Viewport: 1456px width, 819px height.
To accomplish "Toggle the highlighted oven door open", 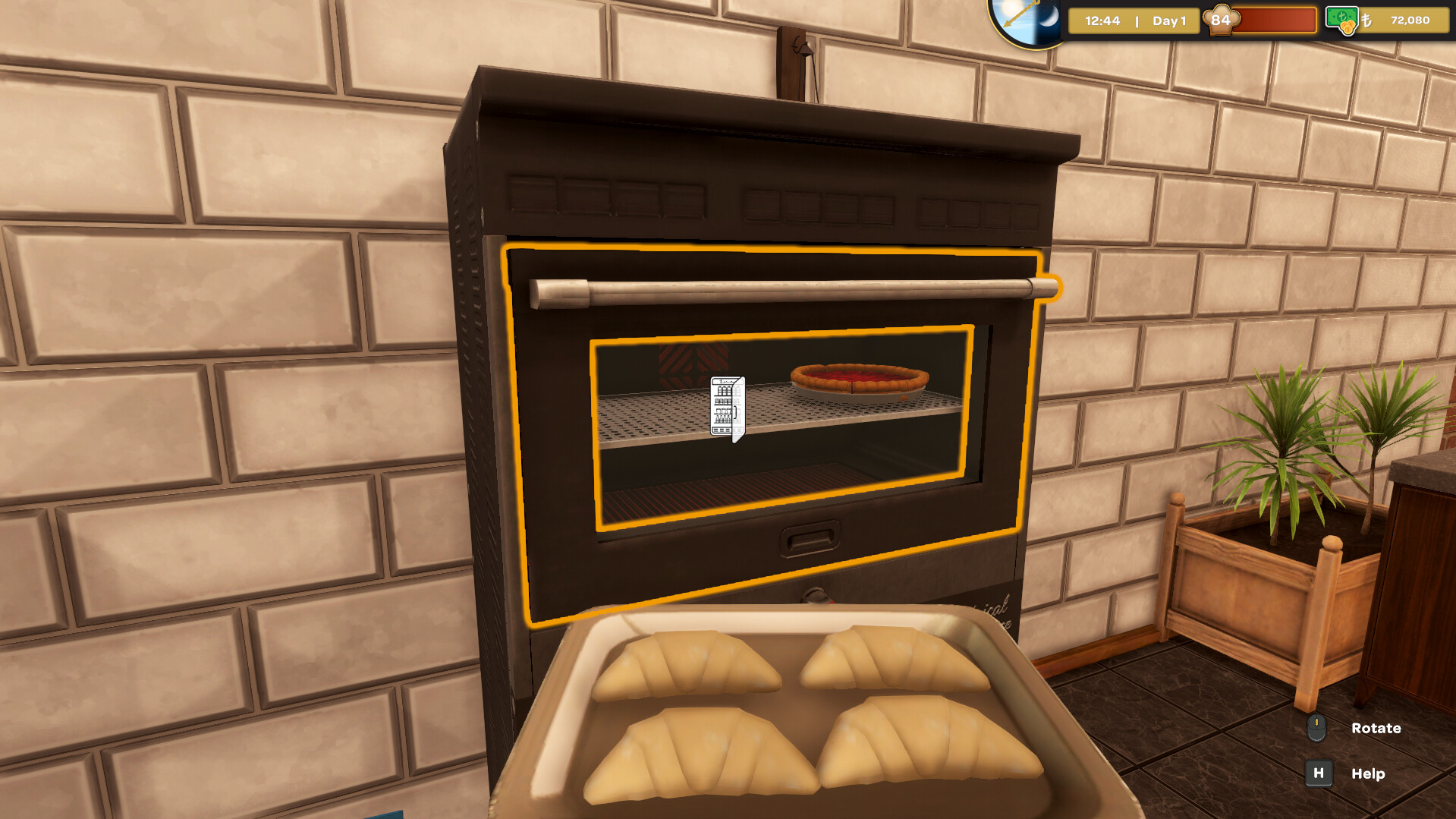I will pyautogui.click(x=781, y=288).
